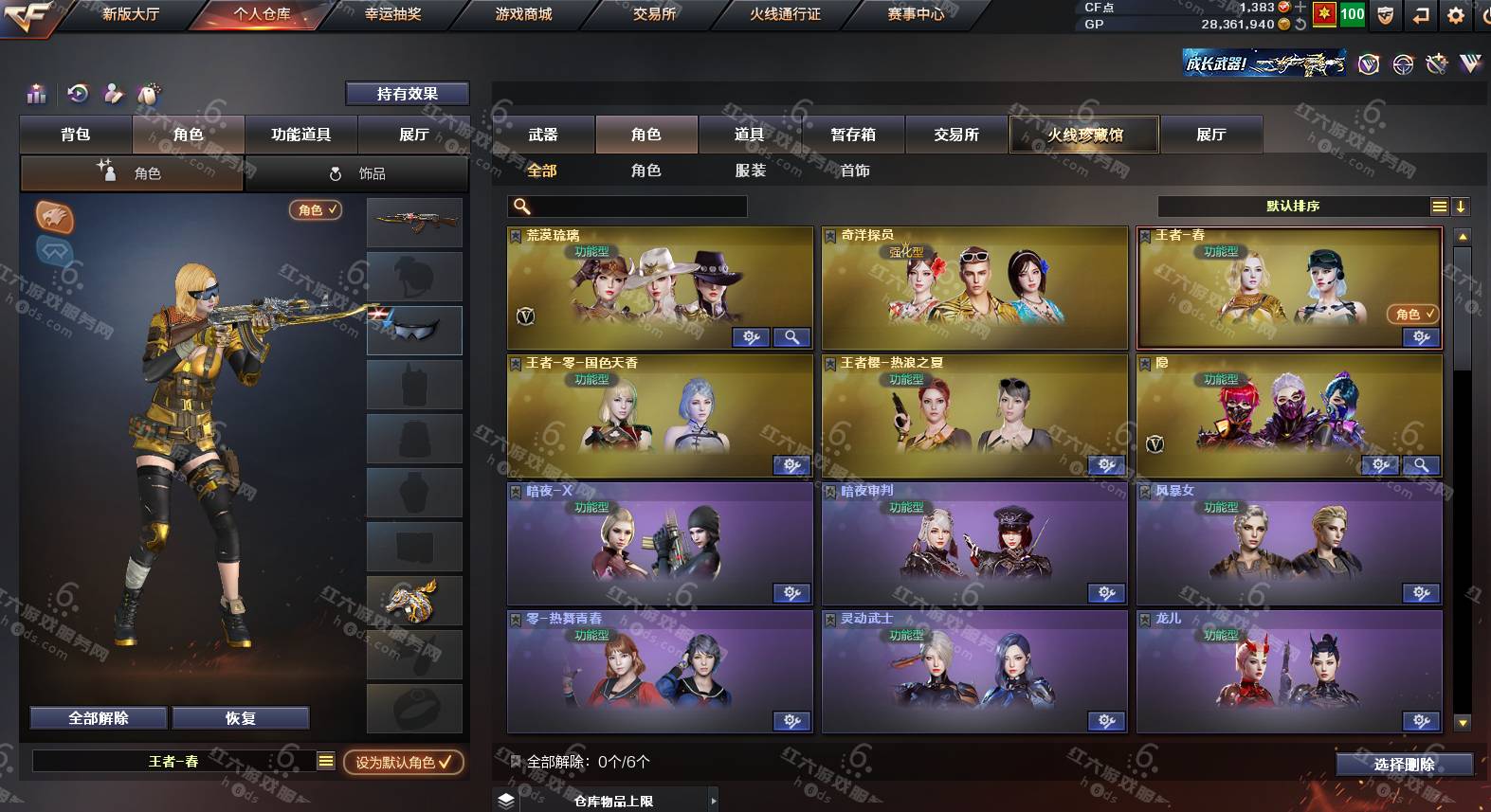Click the 持有效果 owned effects button
Screen dimensions: 1491x812
point(407,93)
